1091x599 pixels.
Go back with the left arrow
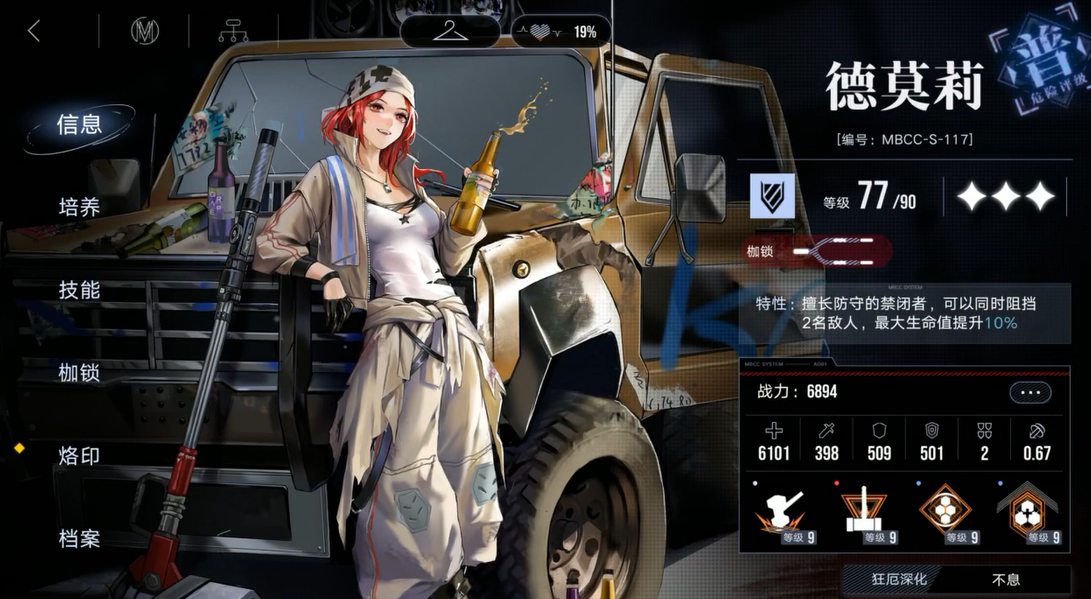34,31
